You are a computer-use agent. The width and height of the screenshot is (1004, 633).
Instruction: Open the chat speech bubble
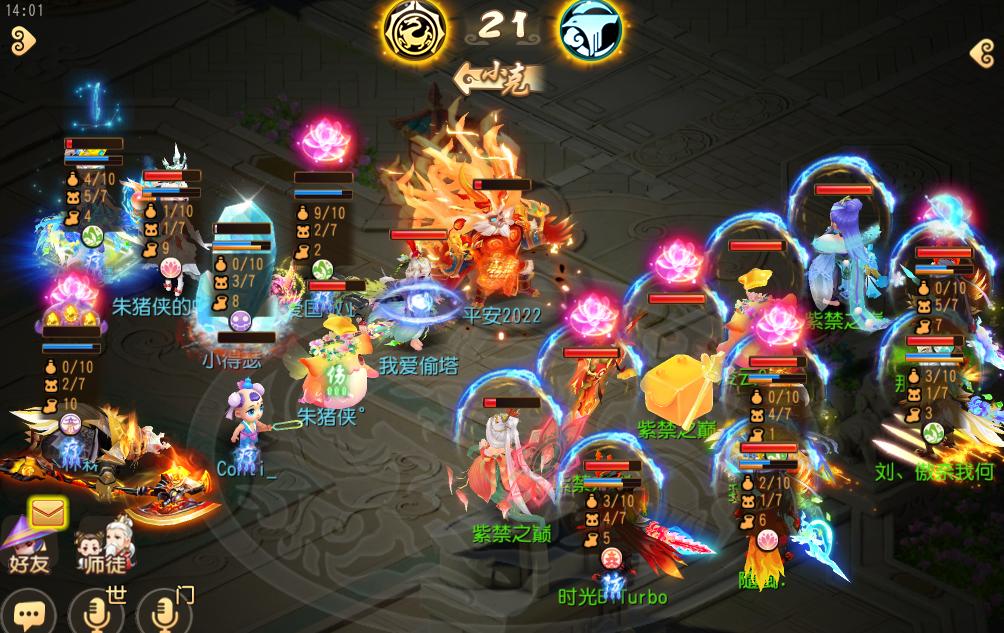[x=29, y=612]
